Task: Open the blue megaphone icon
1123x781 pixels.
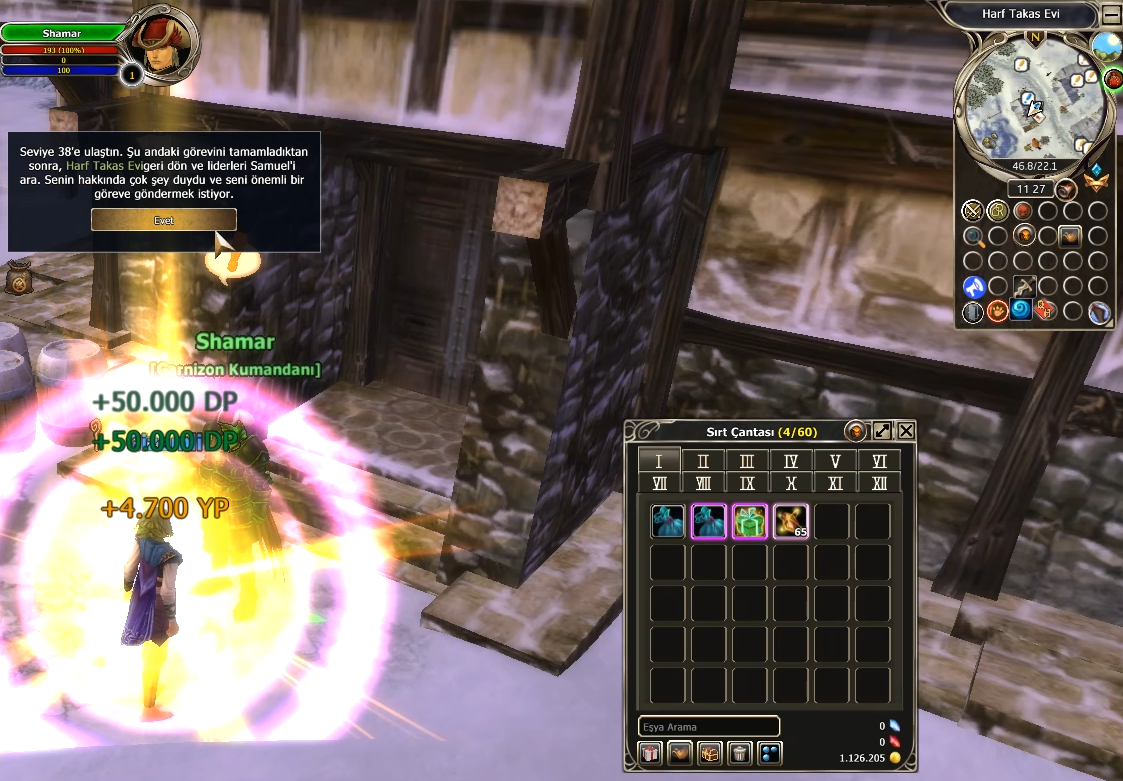Action: coord(973,287)
